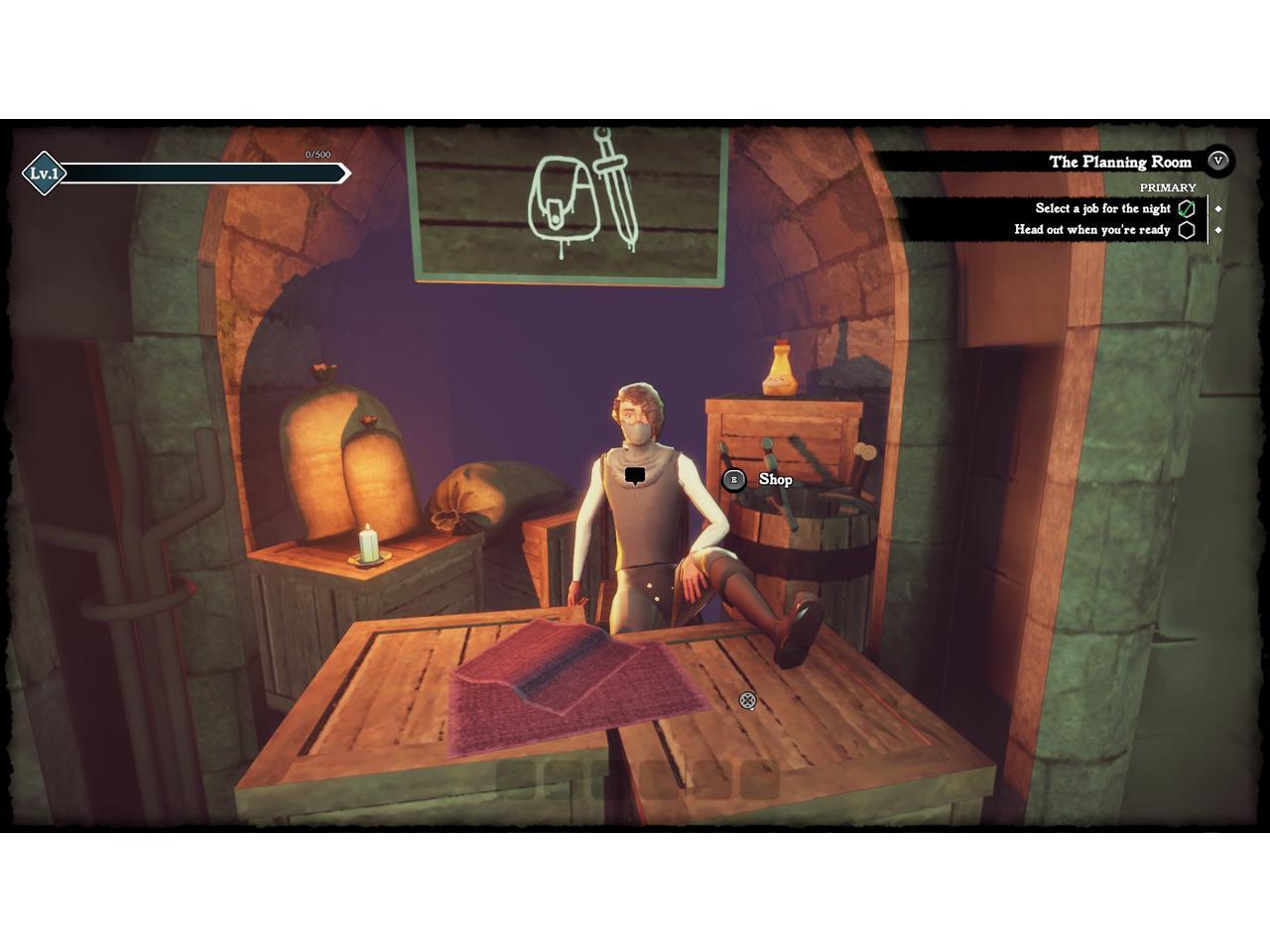
Task: Click the speech bubble icon on the shopkeeper
Action: click(635, 476)
